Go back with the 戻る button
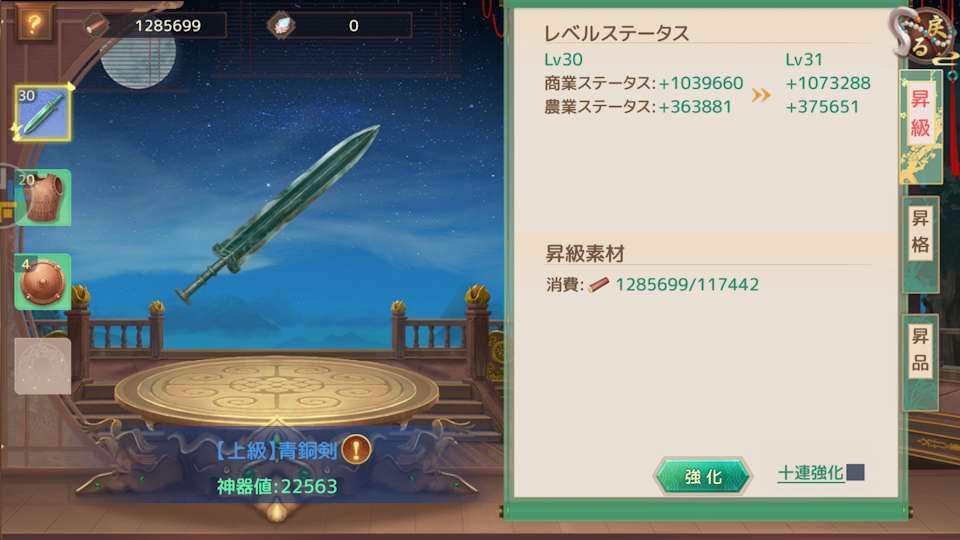The height and width of the screenshot is (540, 960). point(925,36)
